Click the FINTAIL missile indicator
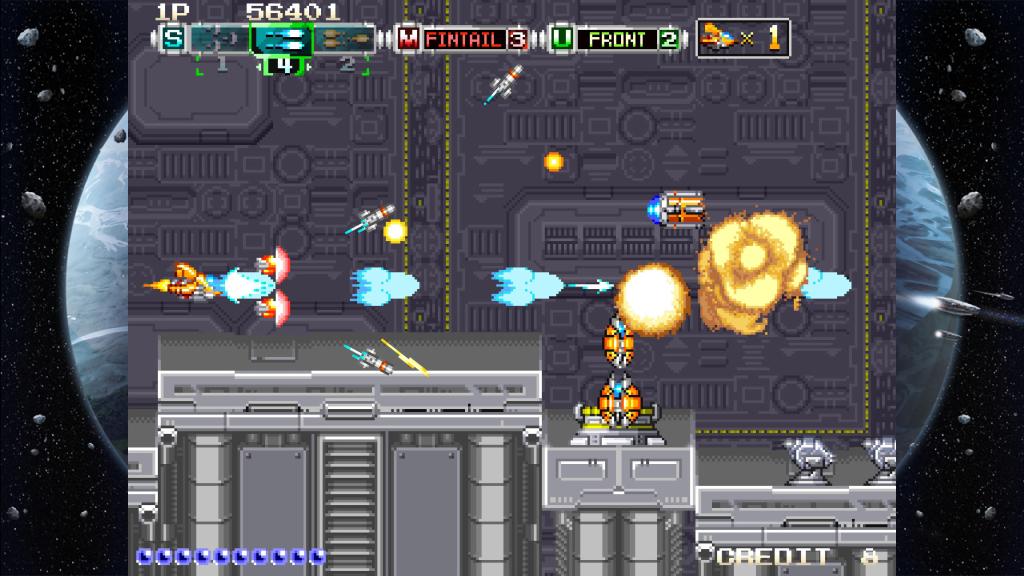The height and width of the screenshot is (576, 1024). (x=463, y=40)
